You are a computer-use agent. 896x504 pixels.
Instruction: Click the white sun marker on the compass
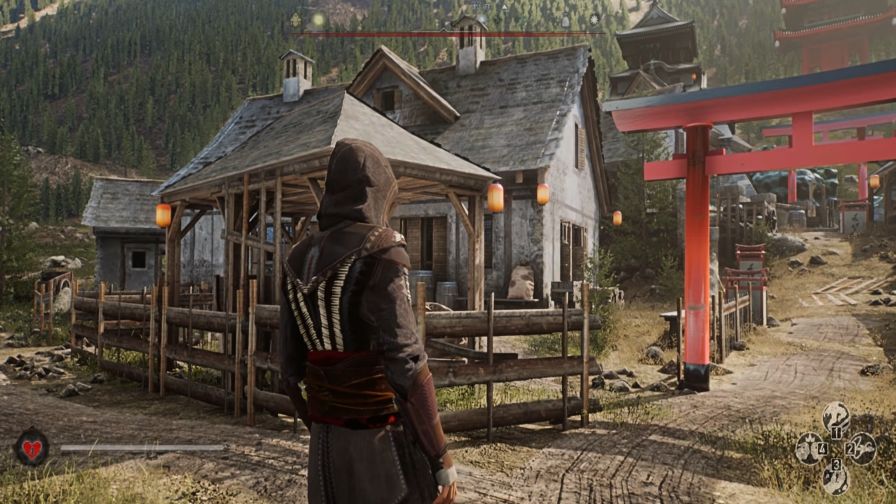tap(594, 19)
